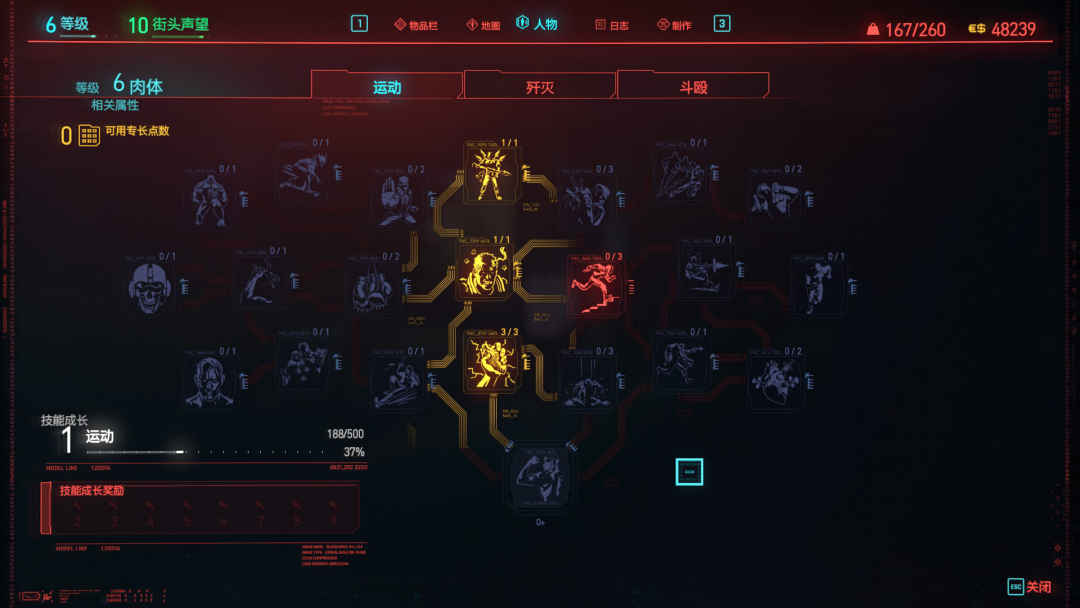Select the 运动 skill tab
The height and width of the screenshot is (608, 1080).
tap(387, 87)
